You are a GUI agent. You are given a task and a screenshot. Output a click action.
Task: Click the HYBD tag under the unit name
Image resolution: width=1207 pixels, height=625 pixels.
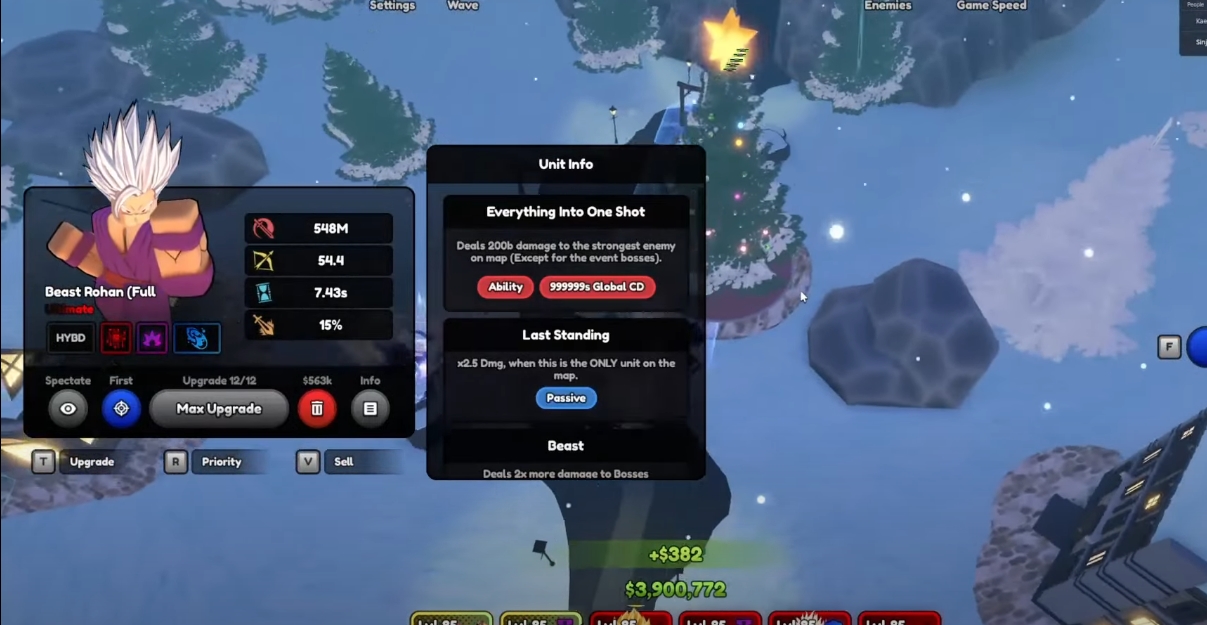click(x=70, y=338)
